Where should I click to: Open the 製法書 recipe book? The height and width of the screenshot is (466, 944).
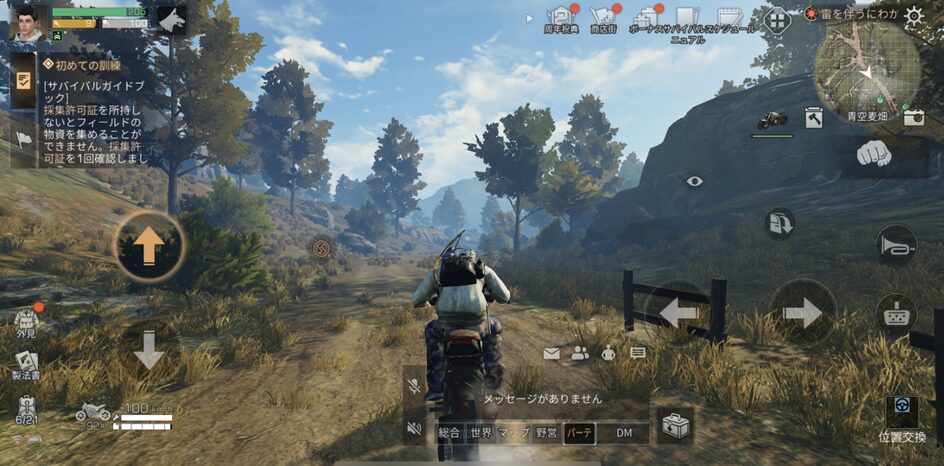pyautogui.click(x=27, y=365)
